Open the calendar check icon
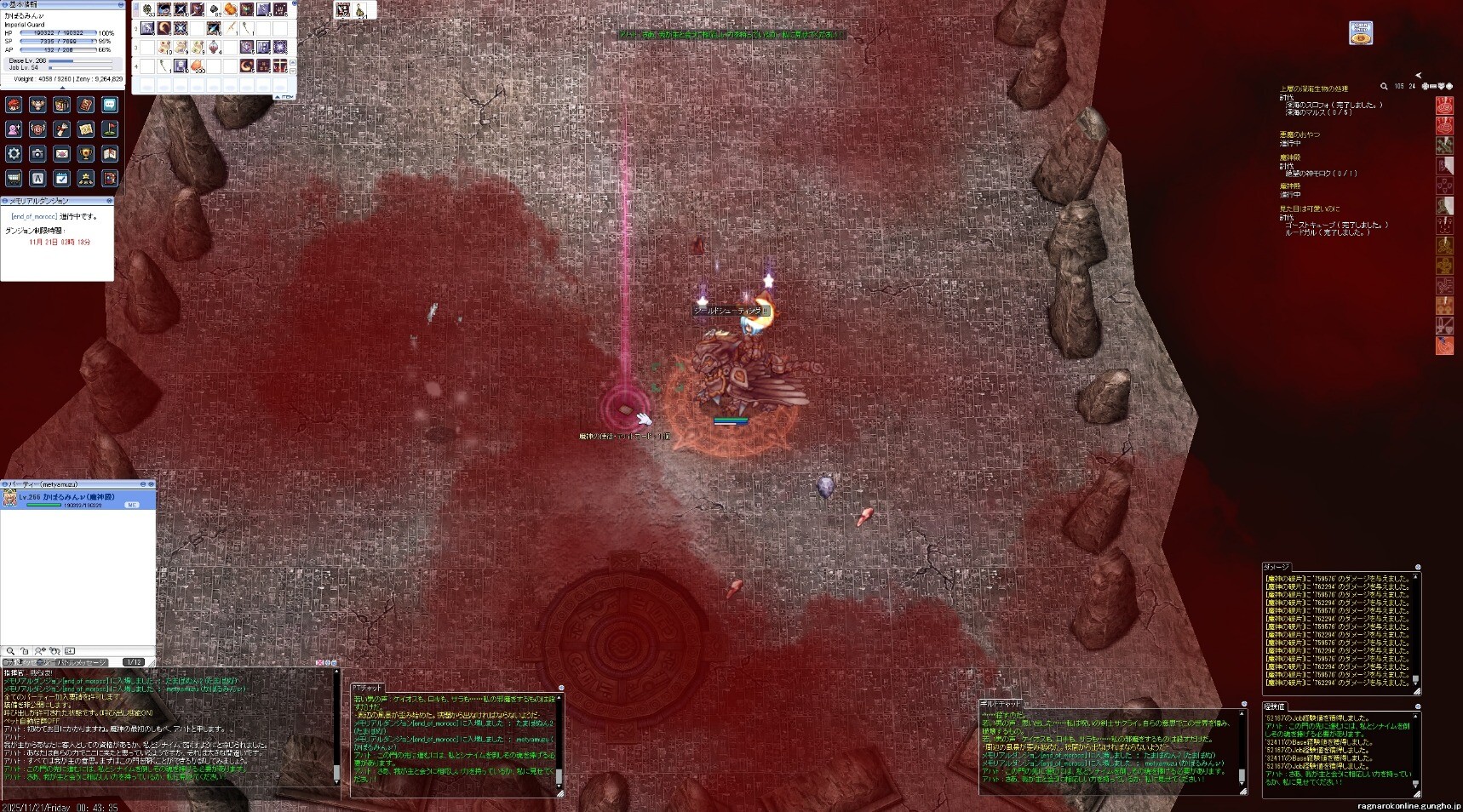This screenshot has height=812, width=1463. (61, 178)
